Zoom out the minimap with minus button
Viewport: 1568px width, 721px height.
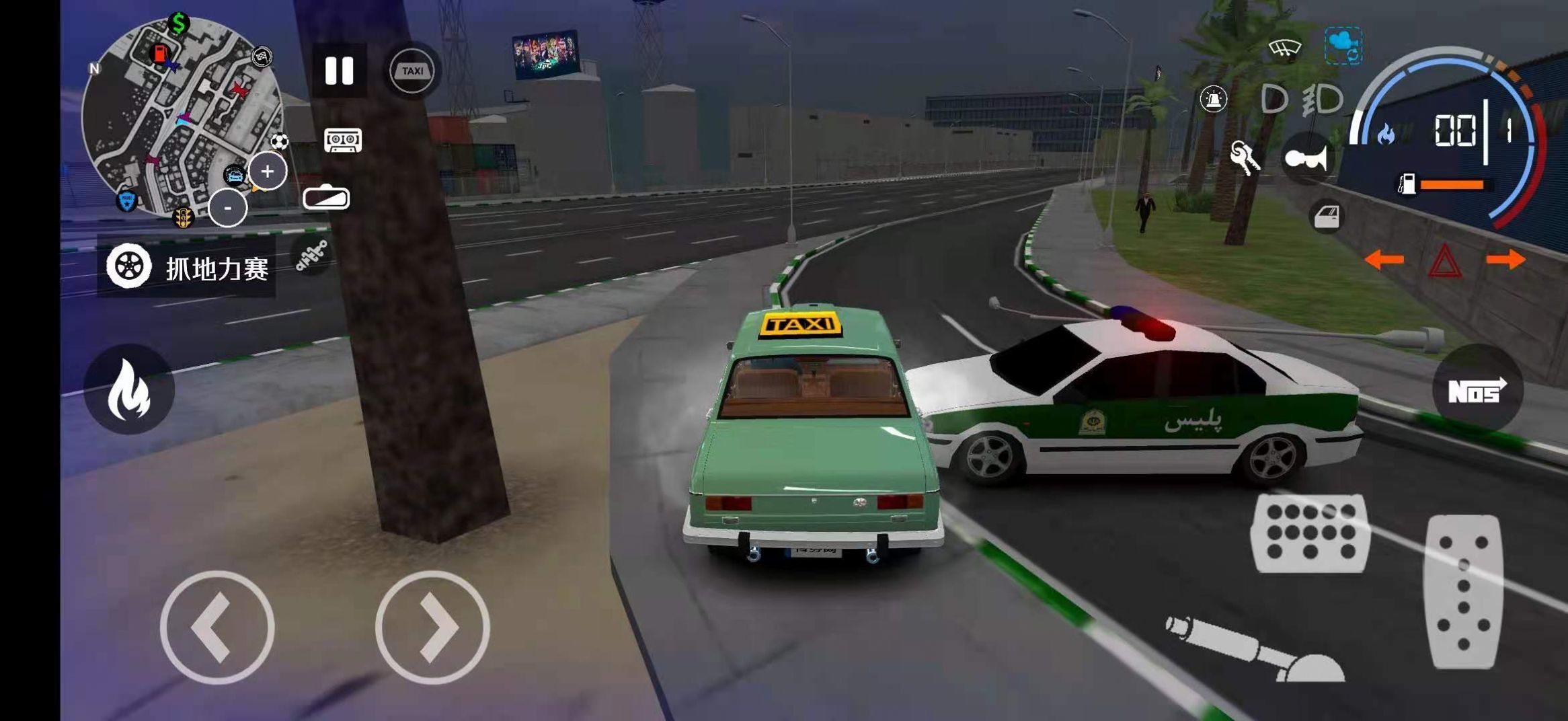[227, 208]
